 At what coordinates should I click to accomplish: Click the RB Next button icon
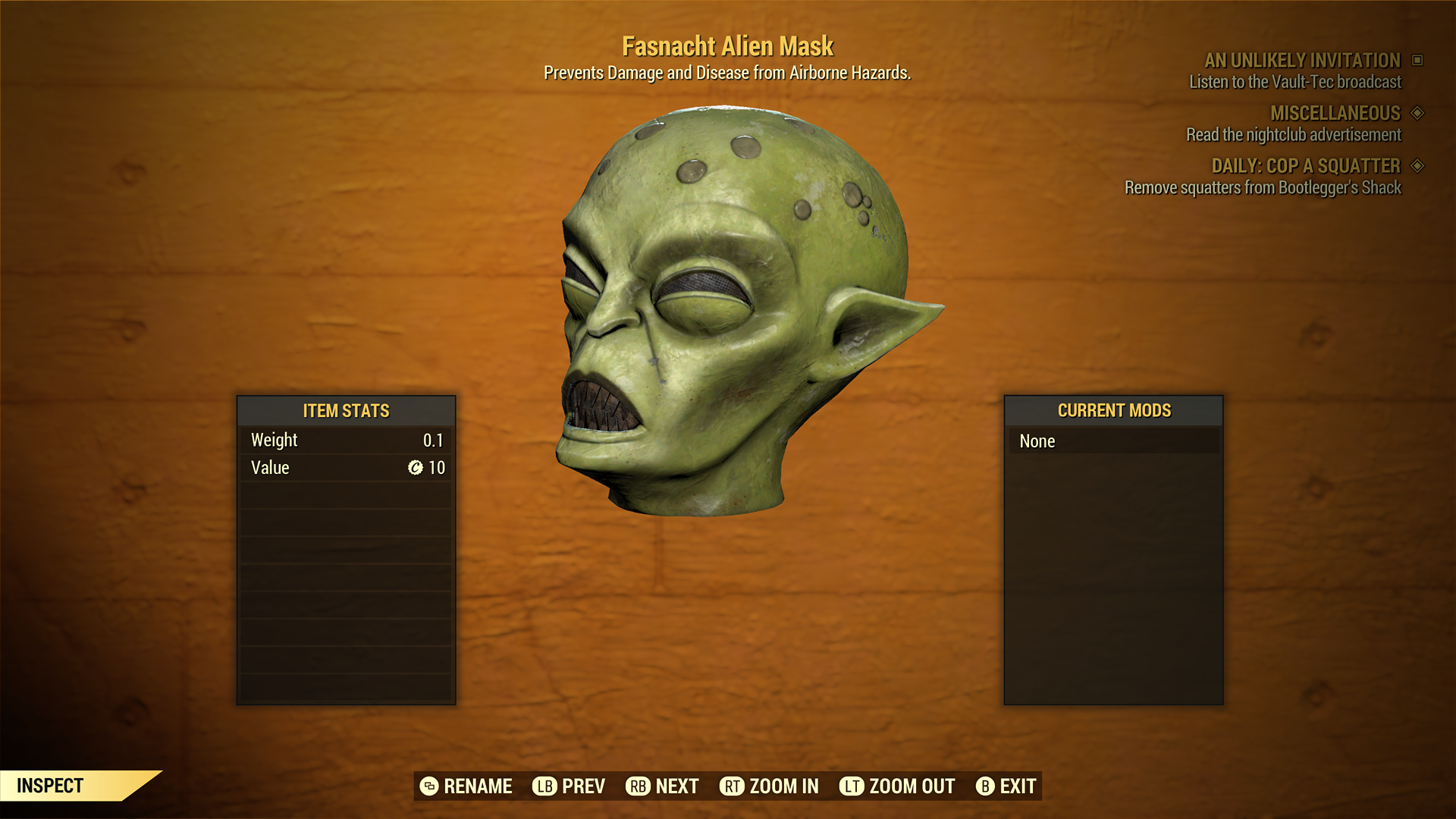[x=637, y=786]
